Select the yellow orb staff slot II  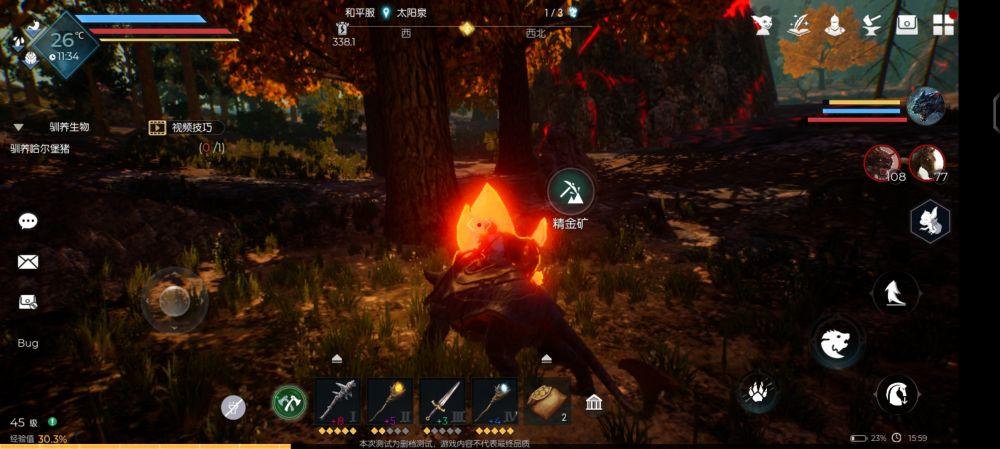pyautogui.click(x=389, y=400)
